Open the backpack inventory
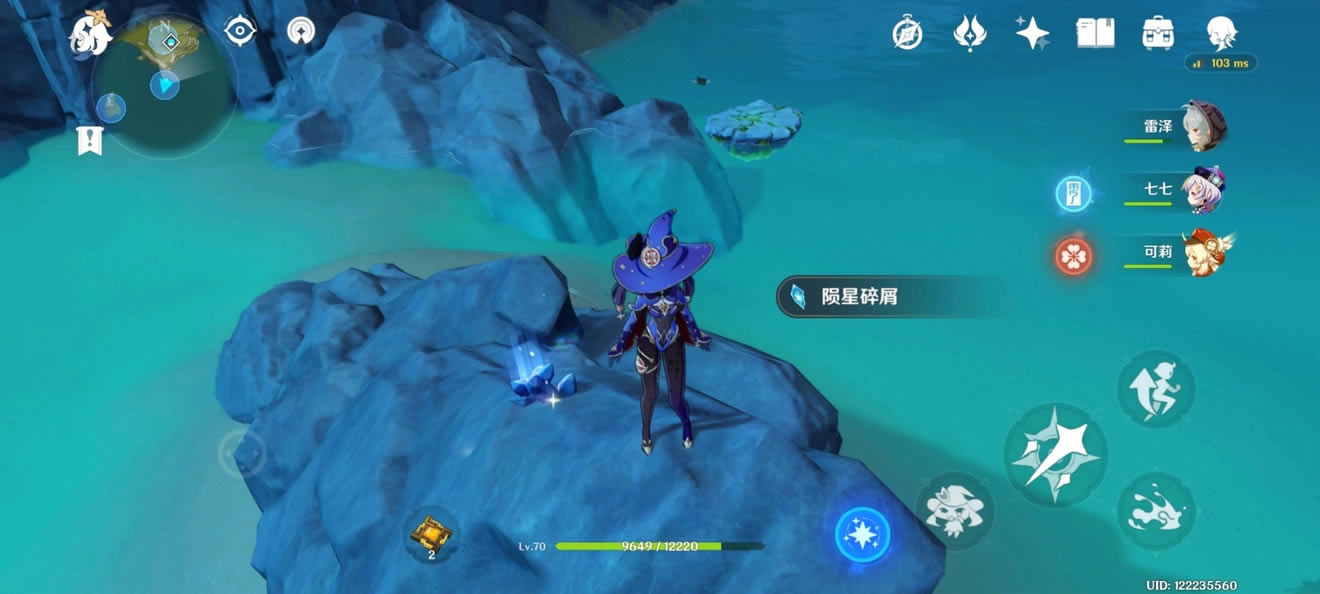This screenshot has height=594, width=1320. (1158, 34)
